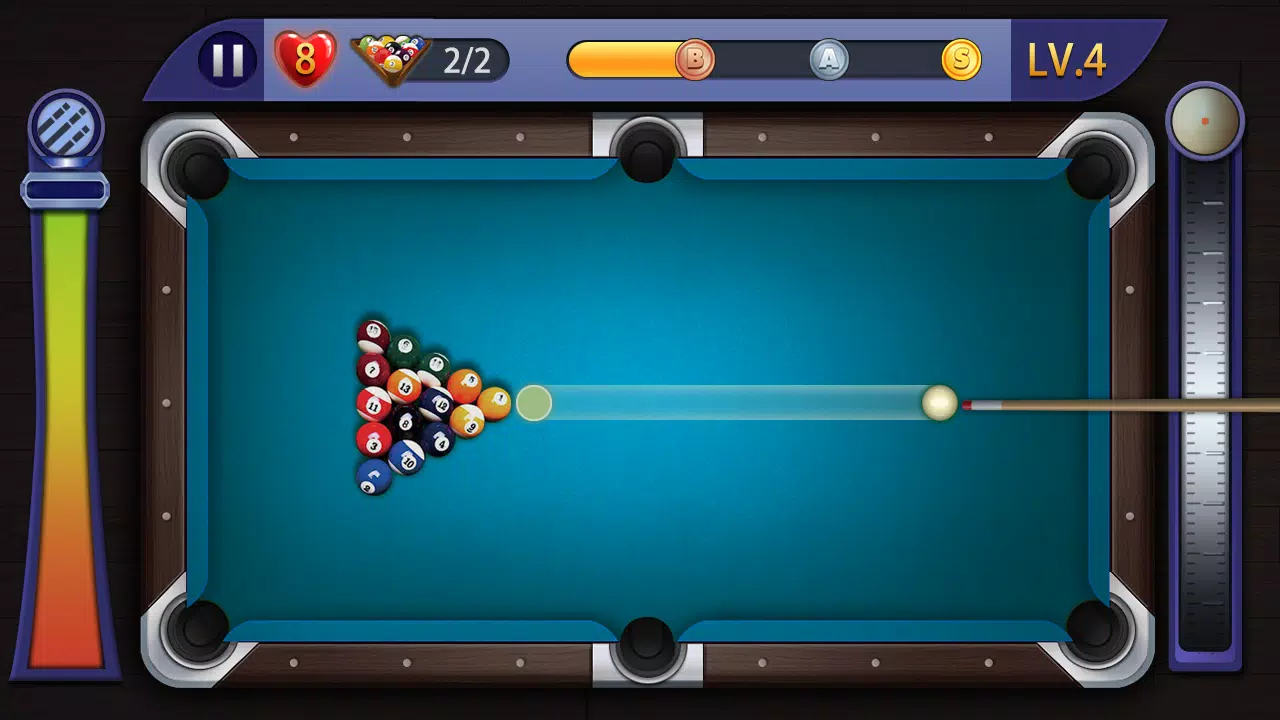Tap the cue ball spin control circle
This screenshot has width=1280, height=720.
pos(1203,119)
